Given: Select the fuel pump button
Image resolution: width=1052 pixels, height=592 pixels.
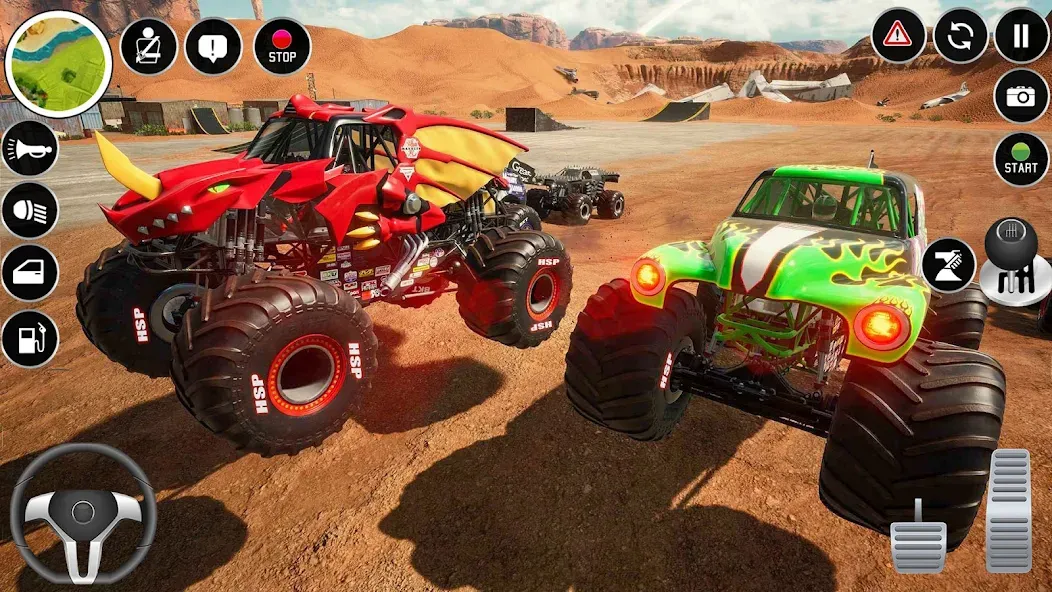Looking at the screenshot, I should click(x=30, y=338).
